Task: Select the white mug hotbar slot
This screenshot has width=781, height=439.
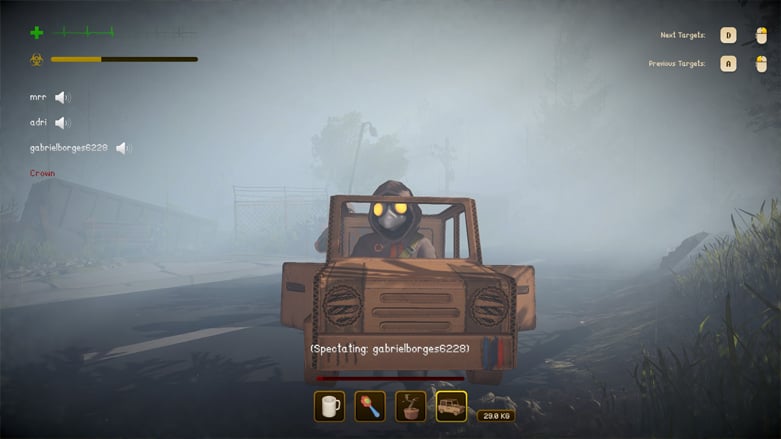Action: pyautogui.click(x=329, y=406)
